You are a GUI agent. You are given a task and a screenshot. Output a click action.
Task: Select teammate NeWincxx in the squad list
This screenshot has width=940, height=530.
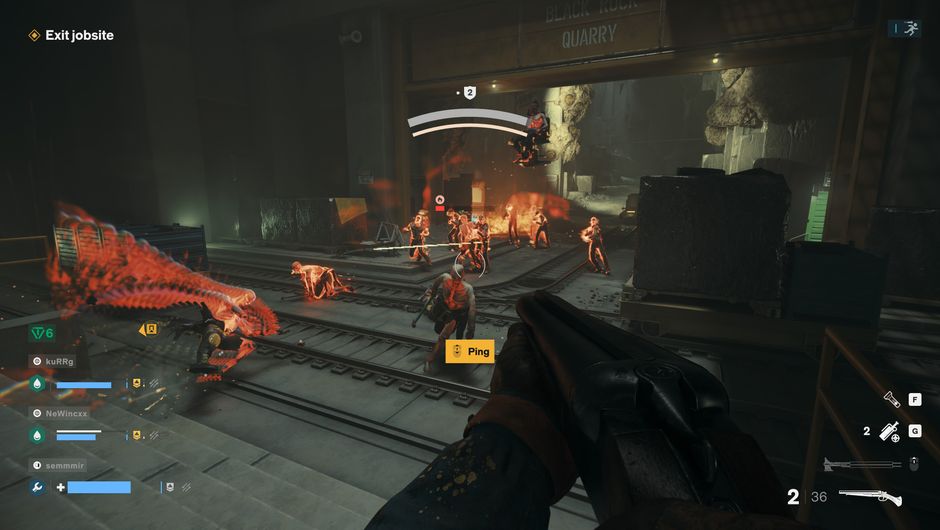pos(66,413)
